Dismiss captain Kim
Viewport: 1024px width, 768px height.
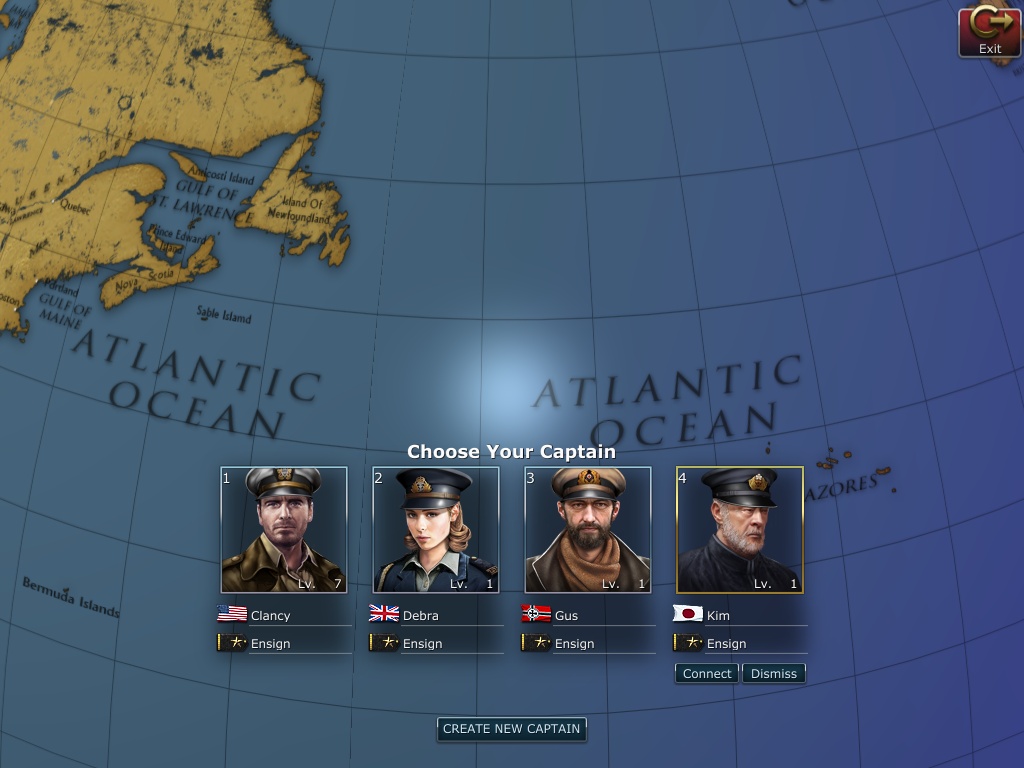pyautogui.click(x=774, y=674)
